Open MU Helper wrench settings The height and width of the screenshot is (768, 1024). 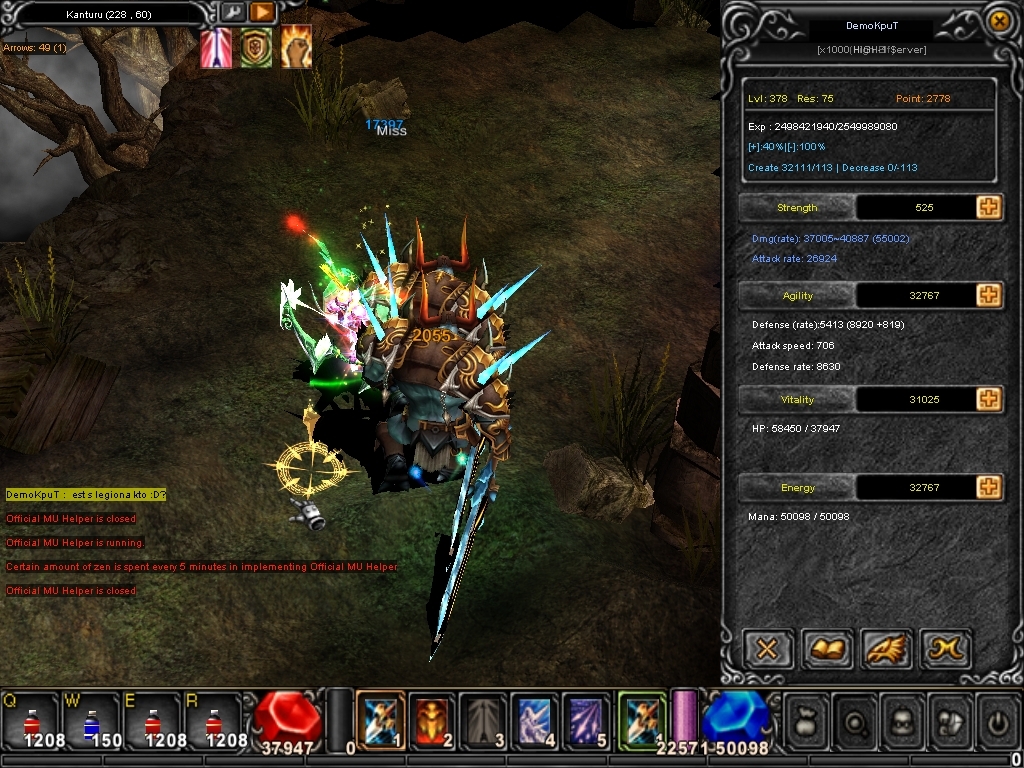pos(232,12)
